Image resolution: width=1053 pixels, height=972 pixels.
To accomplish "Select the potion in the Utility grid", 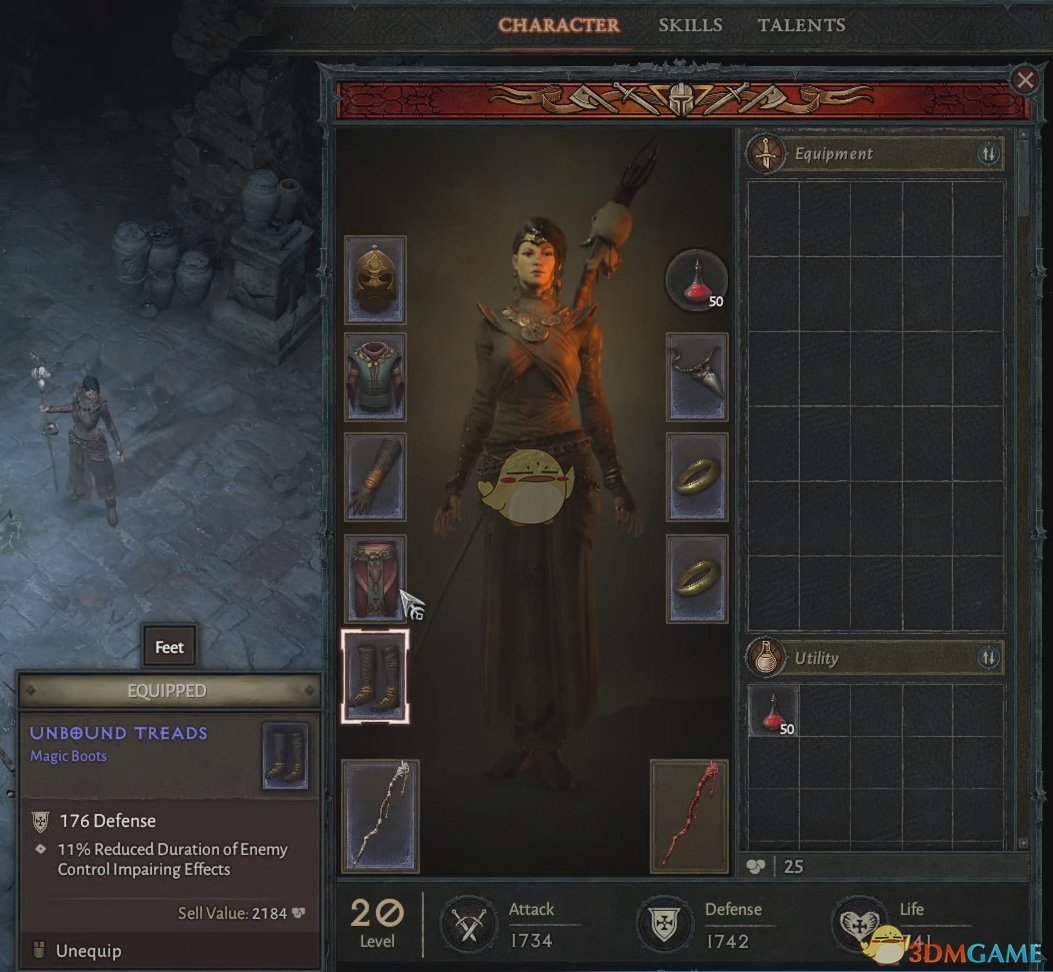I will (x=774, y=711).
